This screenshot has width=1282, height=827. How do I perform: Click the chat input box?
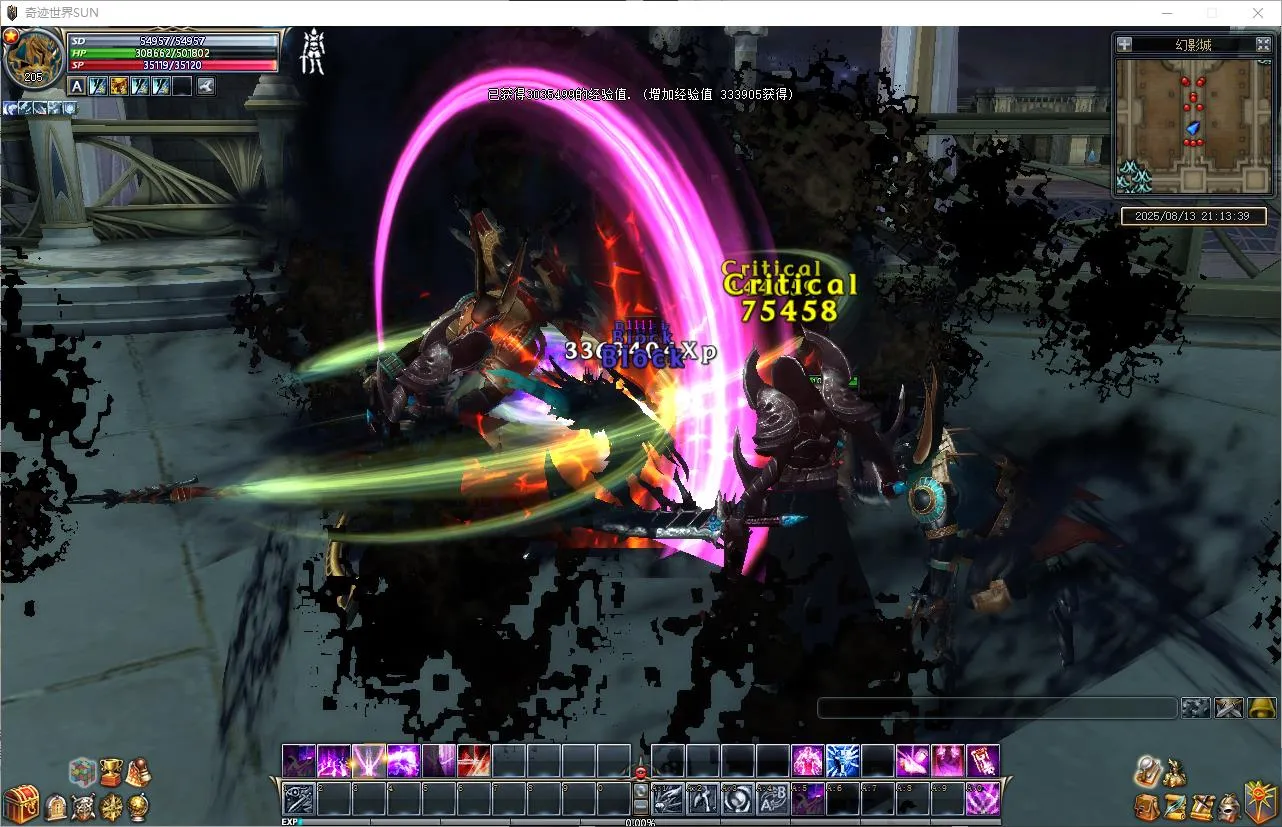click(996, 708)
